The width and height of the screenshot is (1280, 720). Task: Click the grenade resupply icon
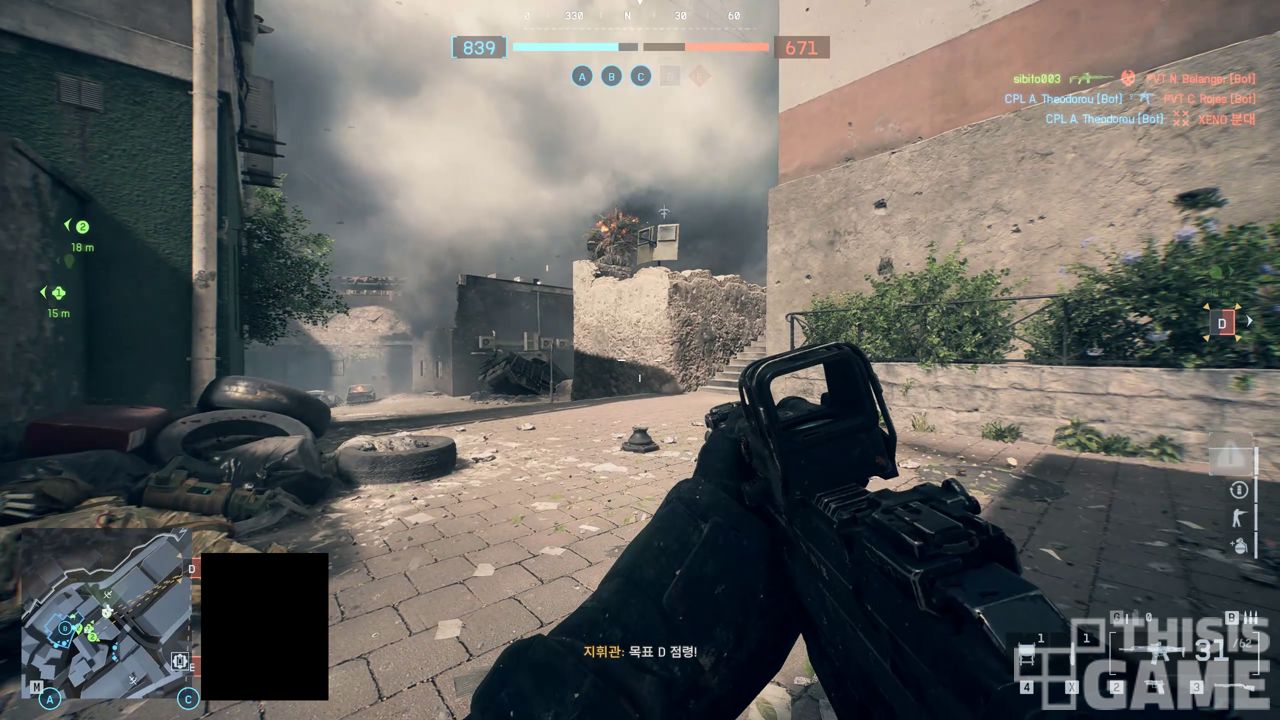click(1238, 546)
